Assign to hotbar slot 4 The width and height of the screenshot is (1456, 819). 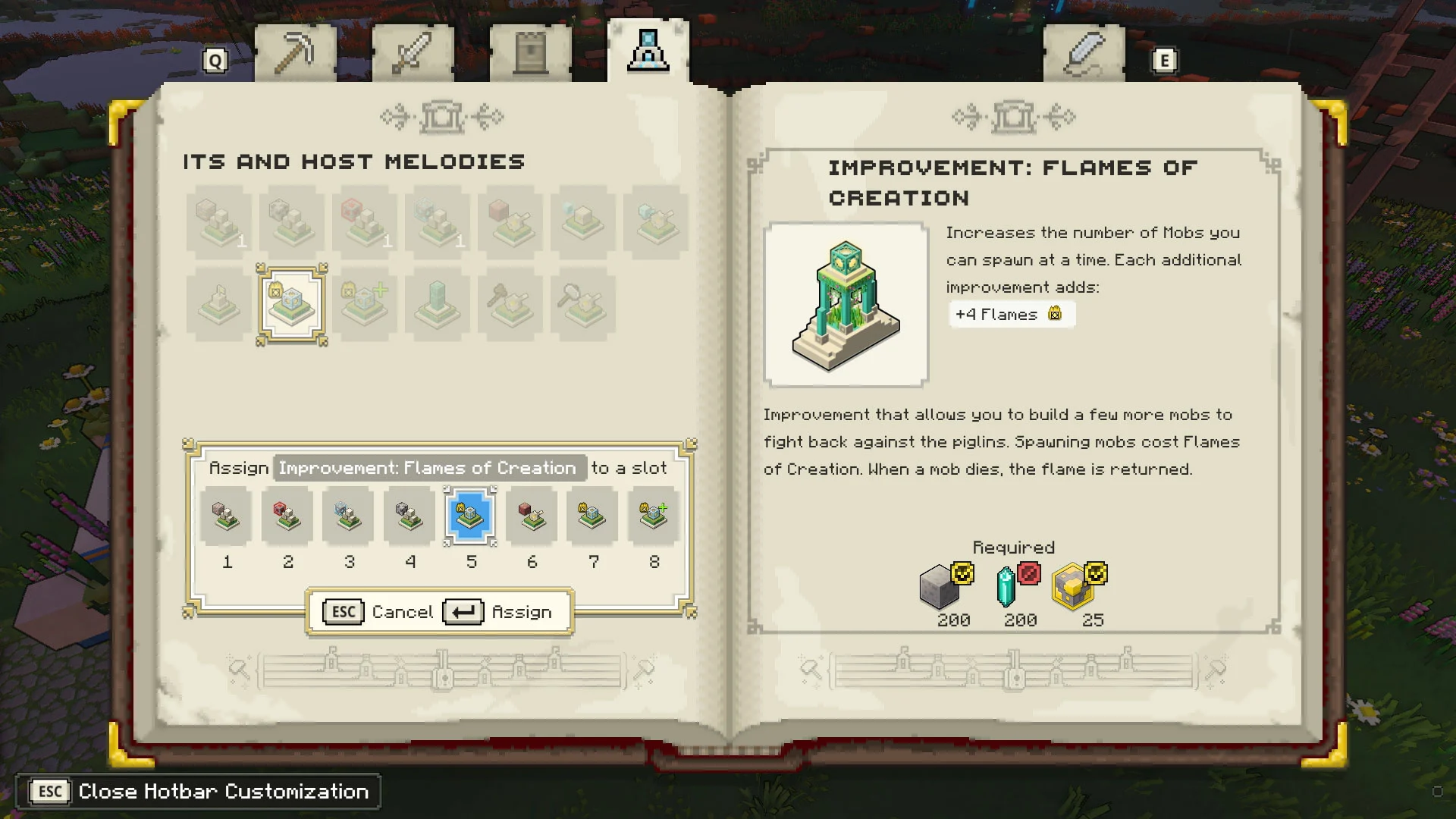tap(409, 517)
